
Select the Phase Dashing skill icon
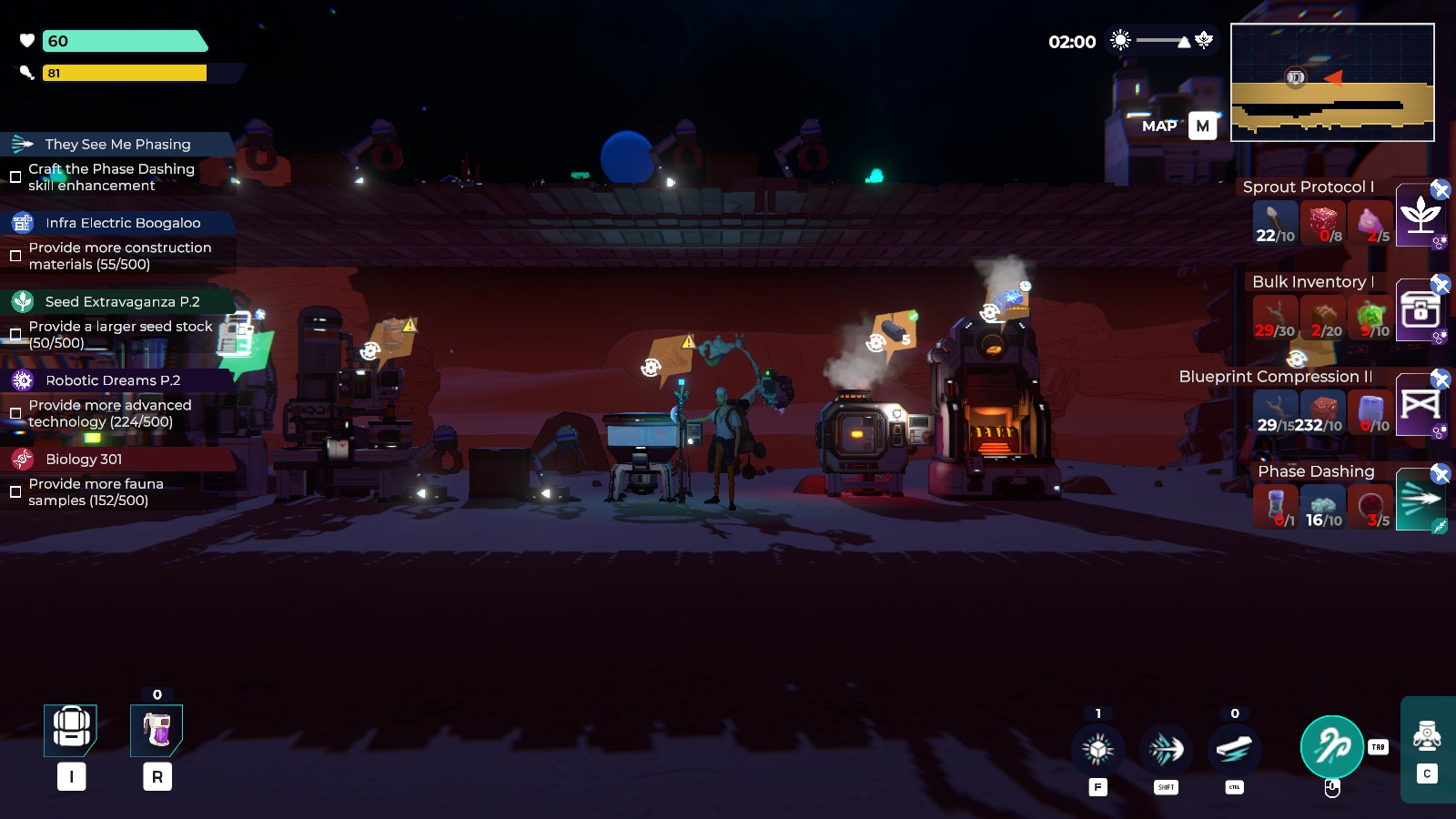click(x=1420, y=499)
